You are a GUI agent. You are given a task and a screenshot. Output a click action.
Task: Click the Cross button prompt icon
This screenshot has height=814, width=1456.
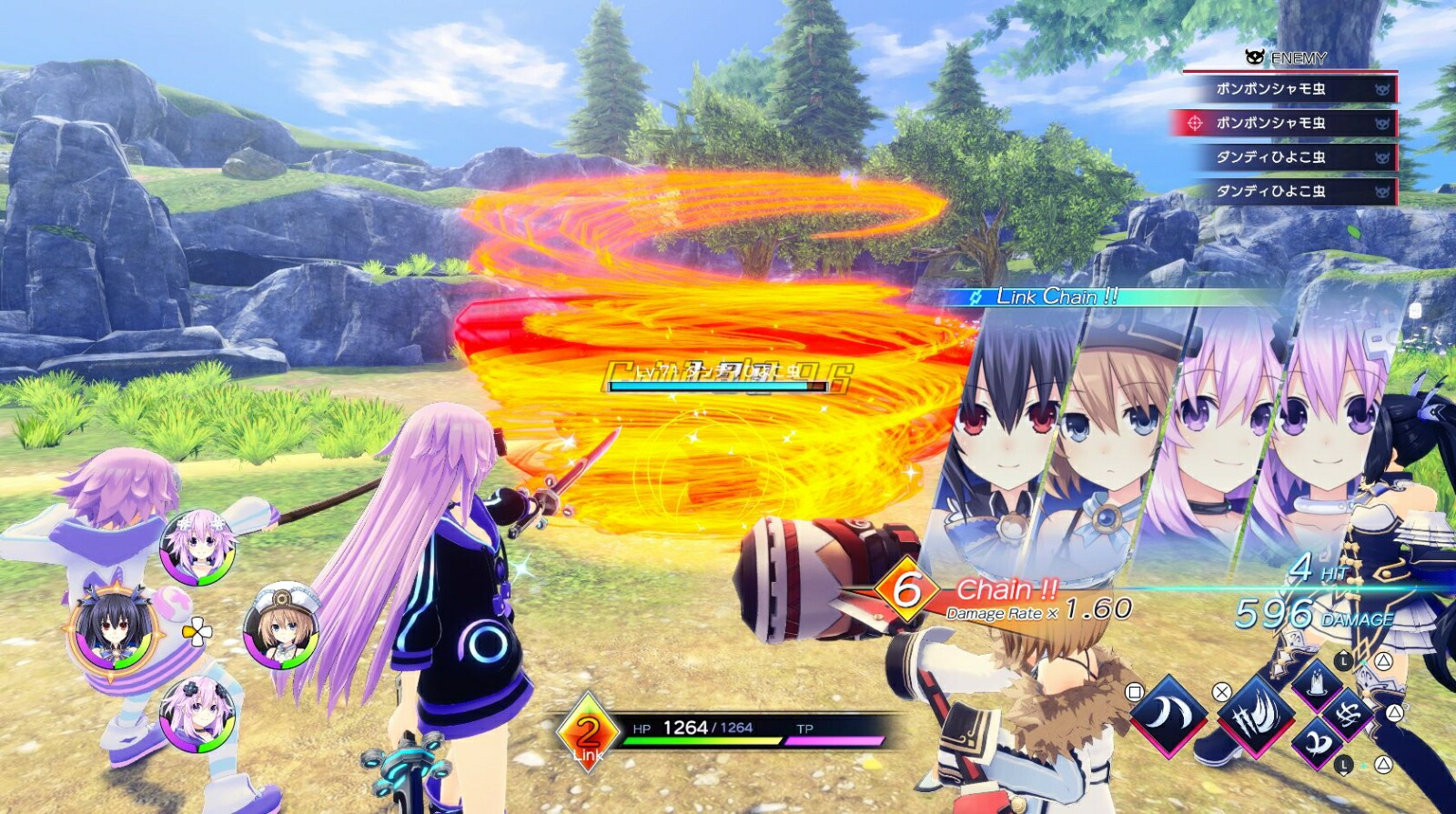coord(1222,691)
